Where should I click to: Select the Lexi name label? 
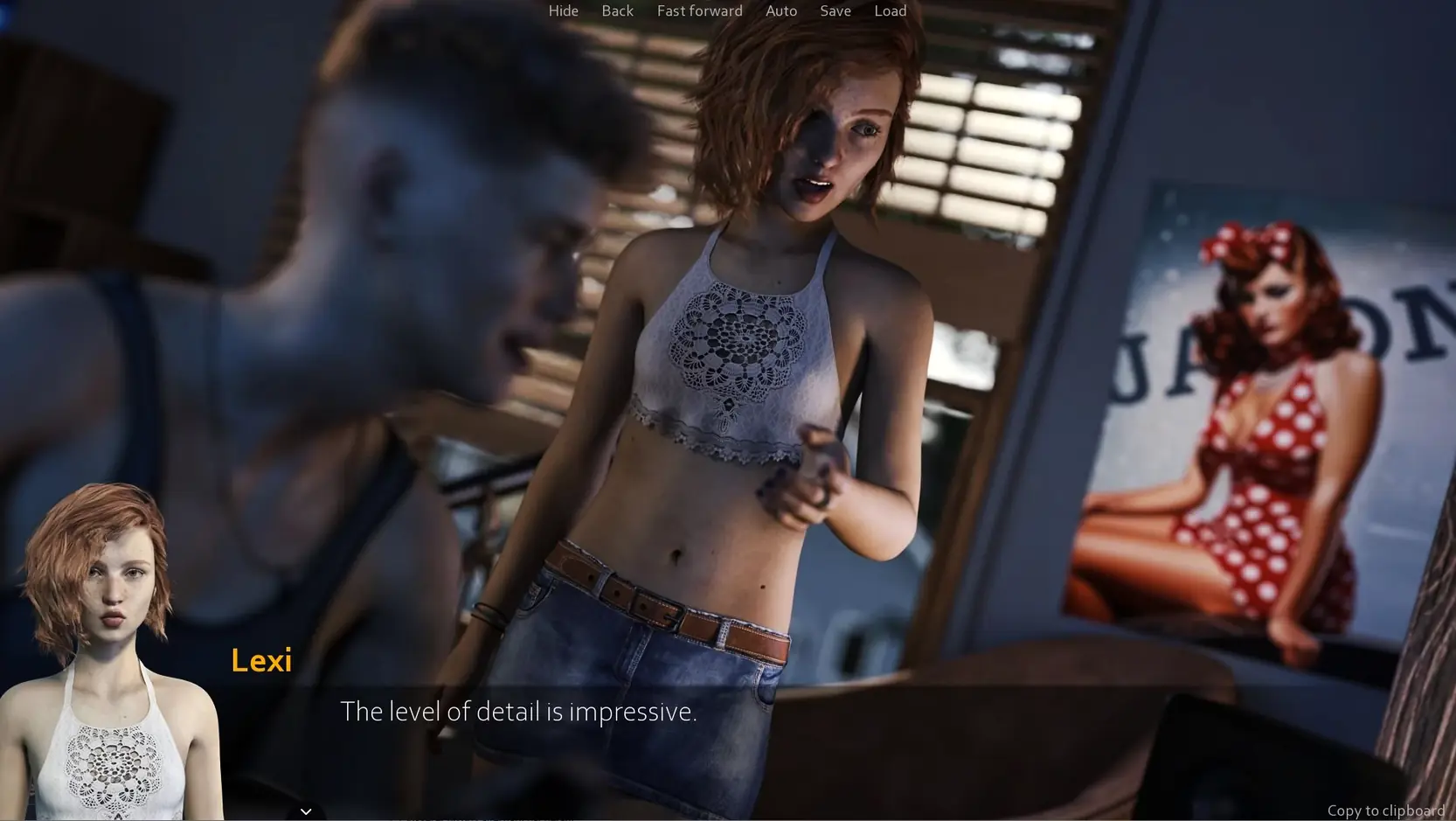pyautogui.click(x=261, y=660)
